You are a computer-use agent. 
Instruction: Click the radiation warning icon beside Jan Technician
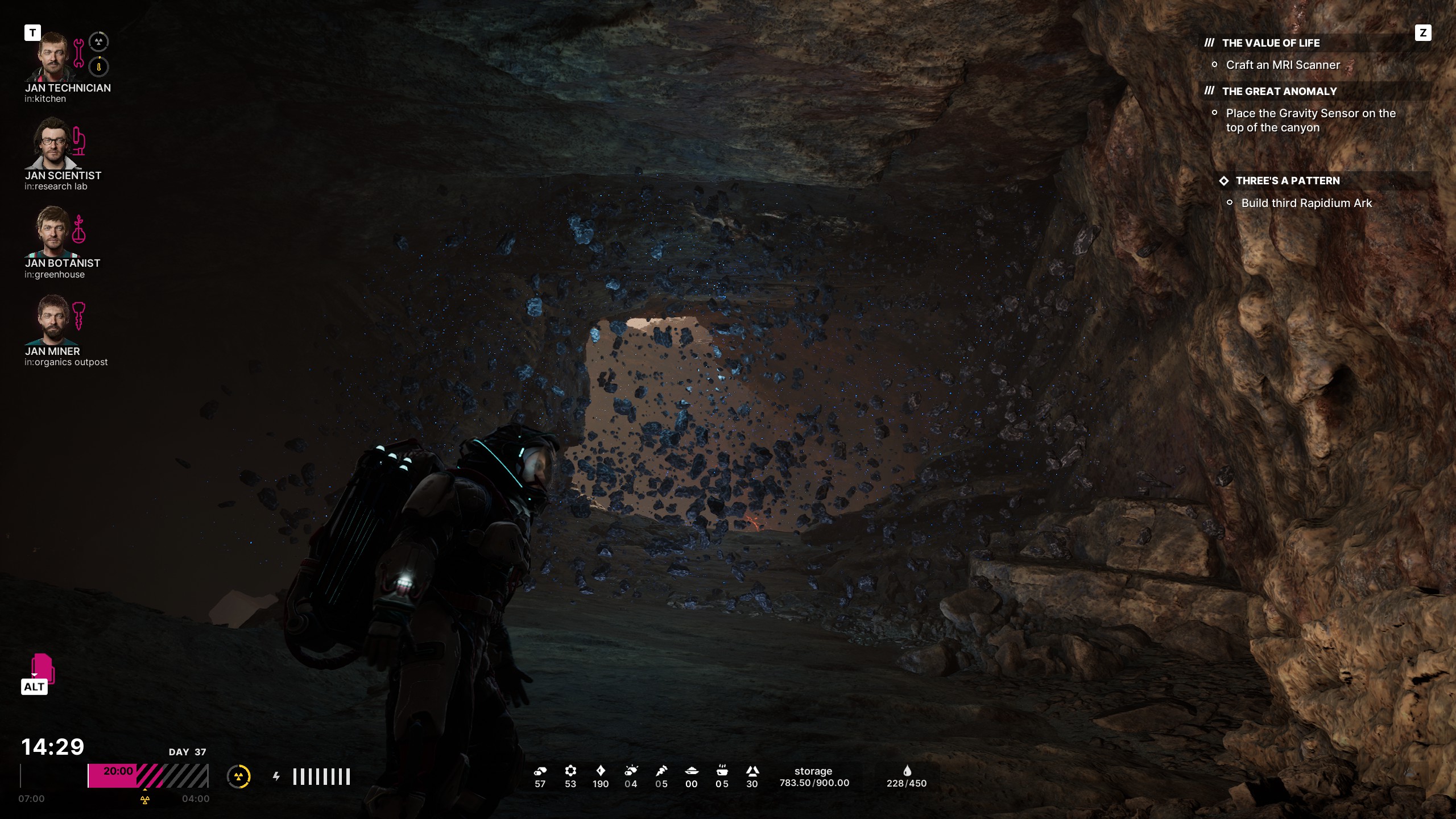pos(99,42)
